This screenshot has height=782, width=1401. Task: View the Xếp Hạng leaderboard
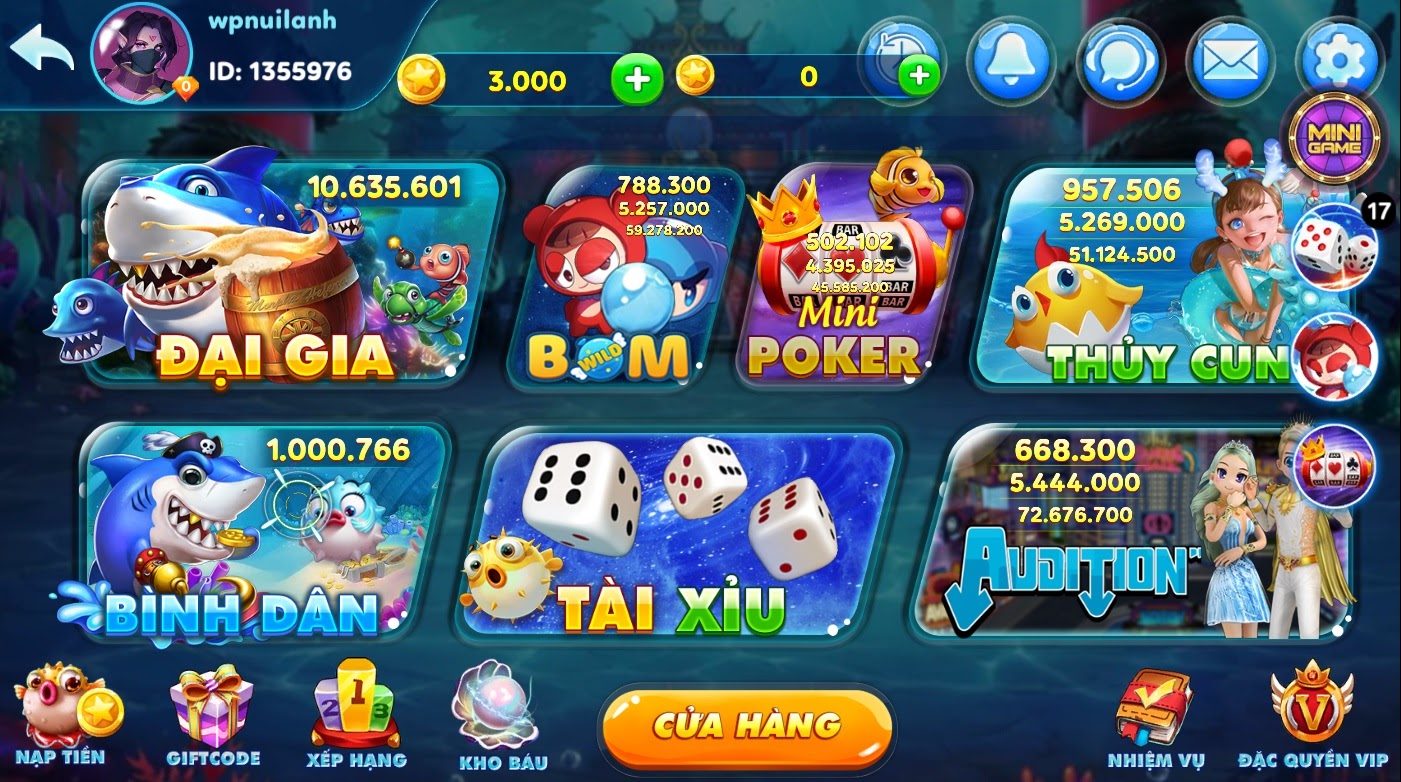[x=355, y=717]
